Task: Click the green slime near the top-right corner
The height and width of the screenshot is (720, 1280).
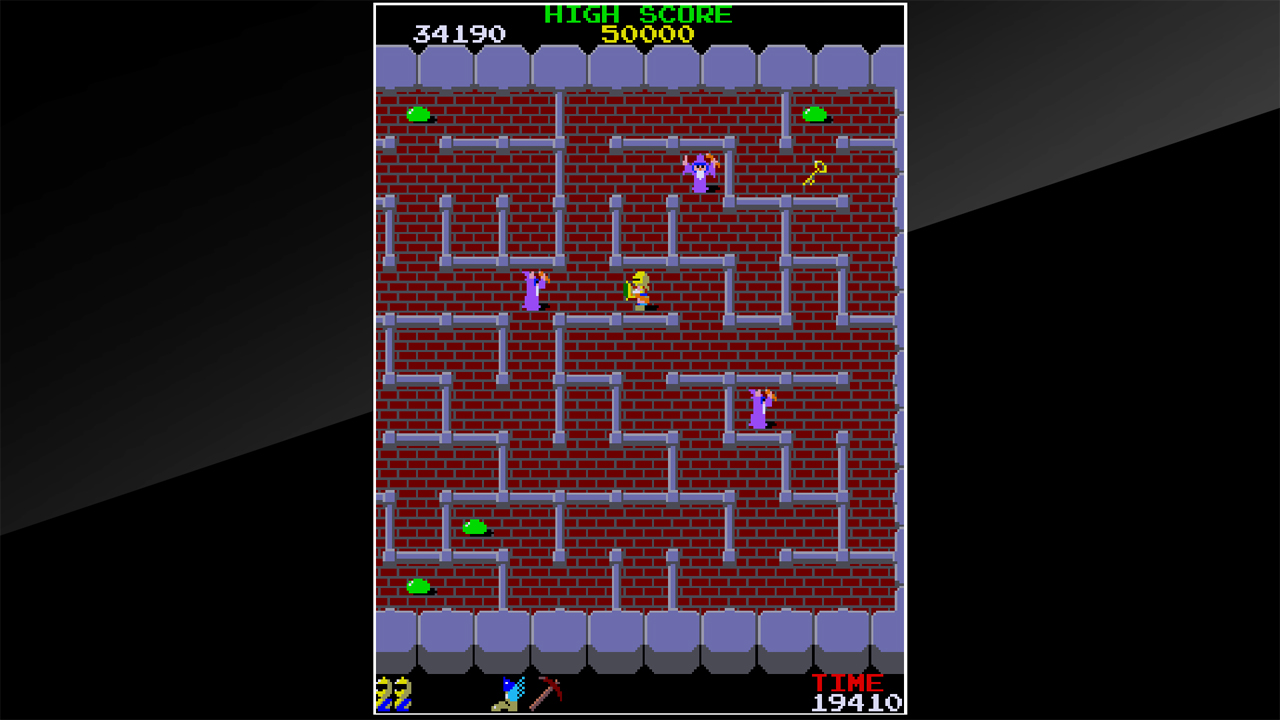Action: [x=812, y=114]
